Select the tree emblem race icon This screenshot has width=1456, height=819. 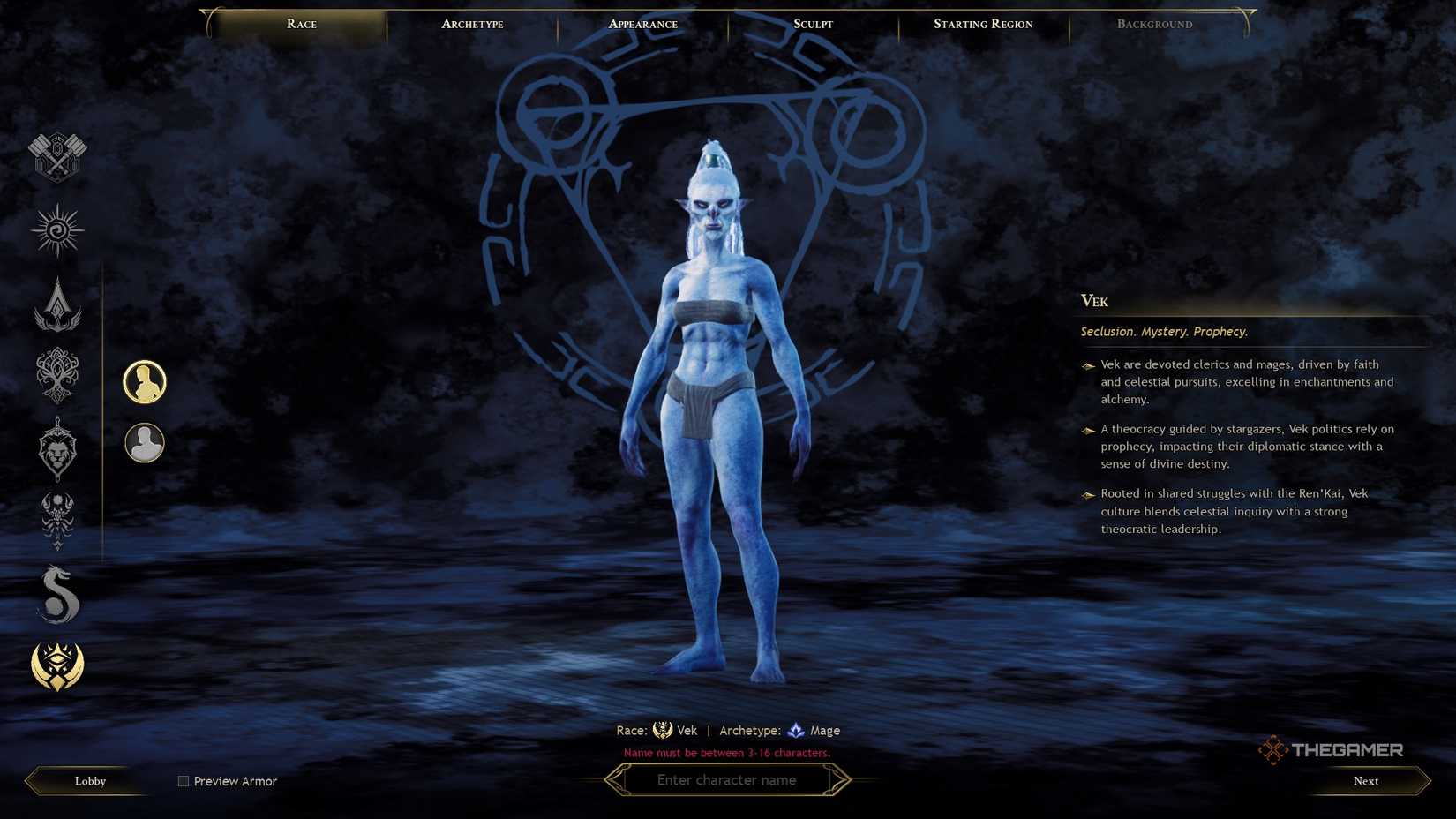click(56, 378)
